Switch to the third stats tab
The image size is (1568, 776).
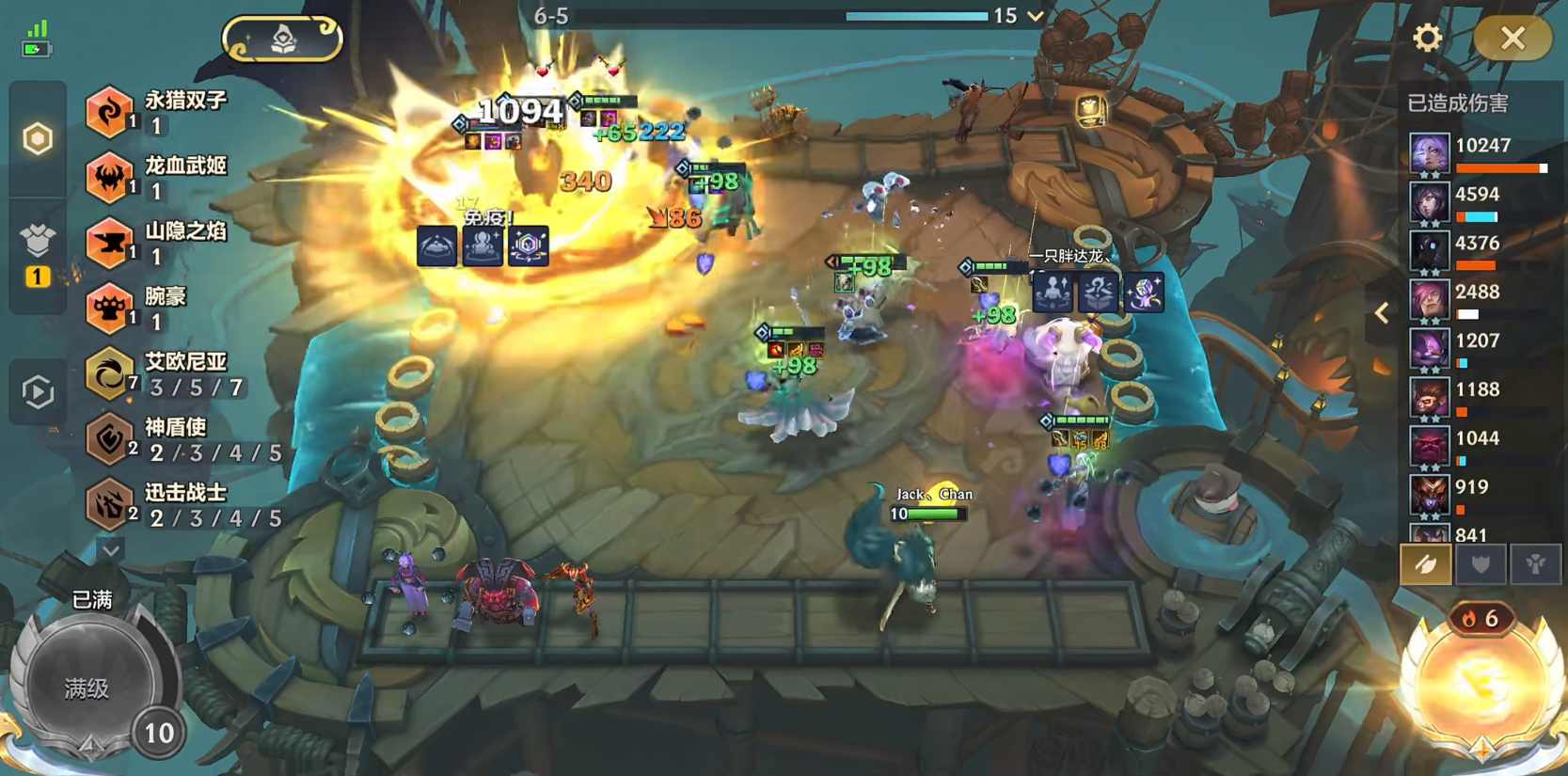click(1535, 564)
